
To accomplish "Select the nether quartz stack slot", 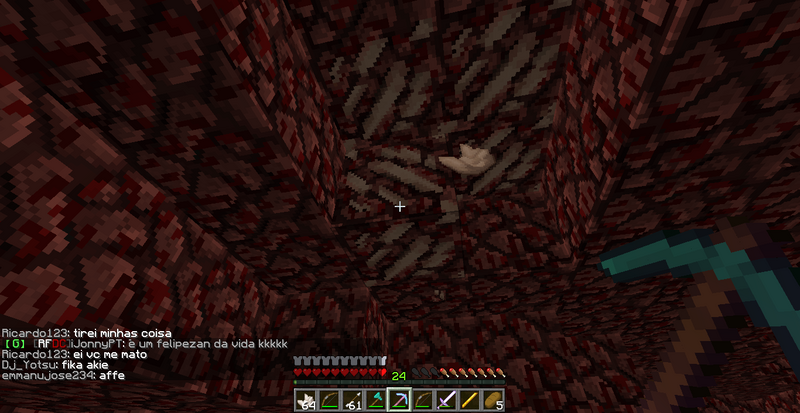I will tap(305, 400).
